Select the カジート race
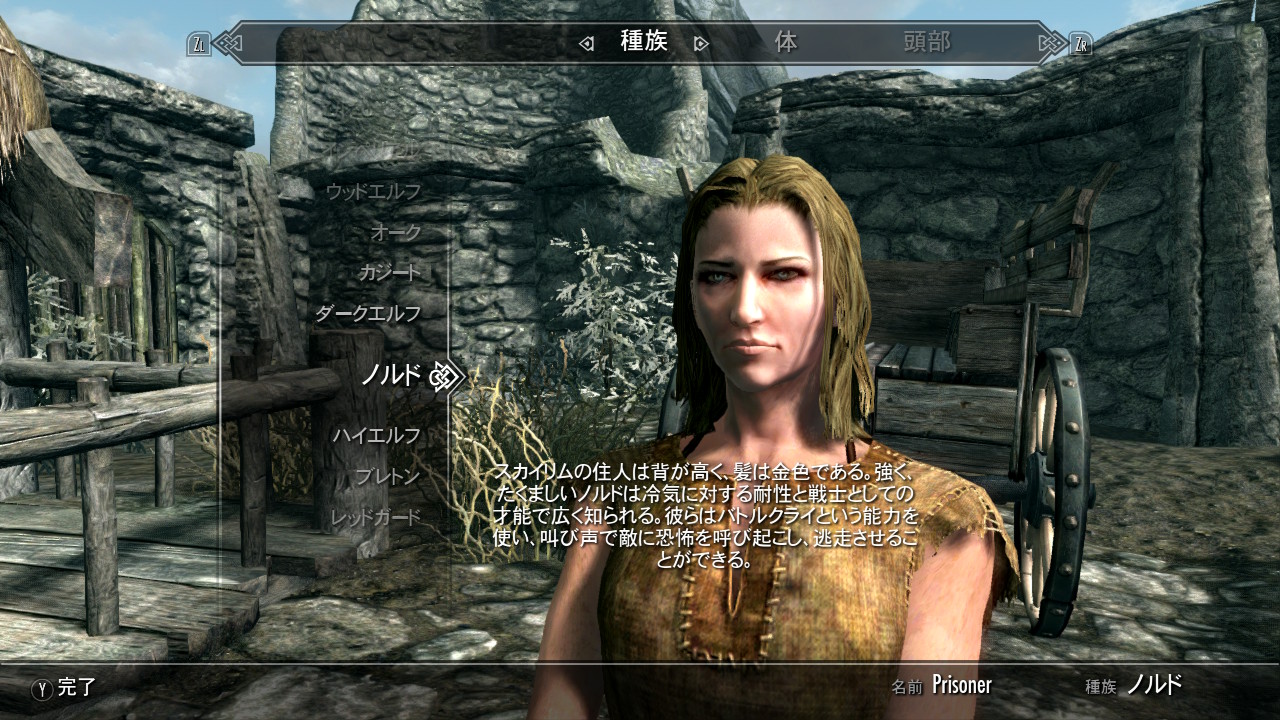The width and height of the screenshot is (1280, 720). (x=392, y=272)
